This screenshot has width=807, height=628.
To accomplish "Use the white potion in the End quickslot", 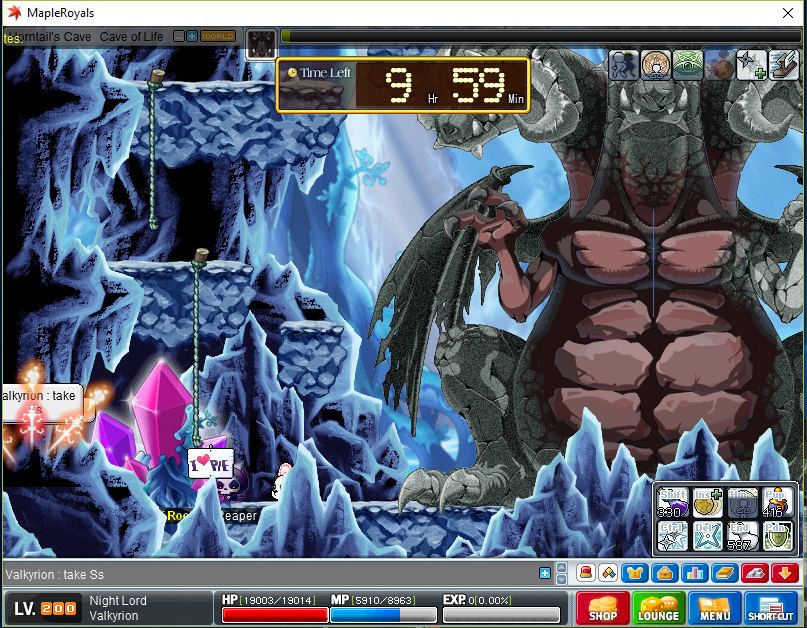I will (x=741, y=536).
